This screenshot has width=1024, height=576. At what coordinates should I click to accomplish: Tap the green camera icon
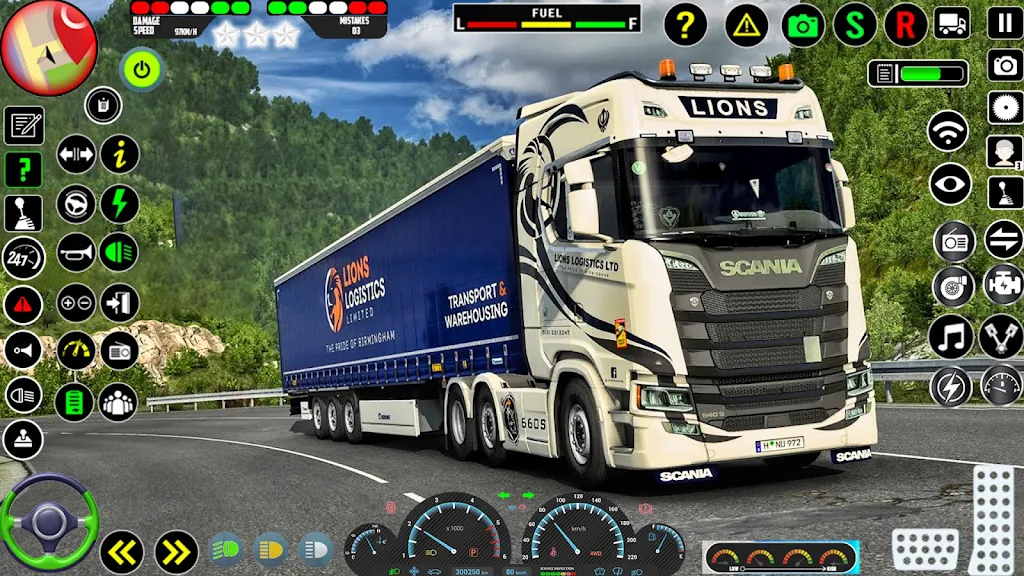click(x=802, y=25)
